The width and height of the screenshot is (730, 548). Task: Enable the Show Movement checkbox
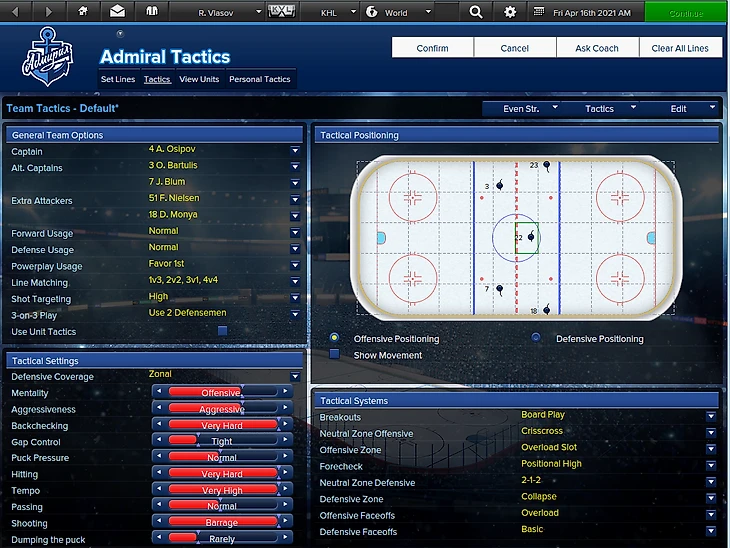coord(334,354)
